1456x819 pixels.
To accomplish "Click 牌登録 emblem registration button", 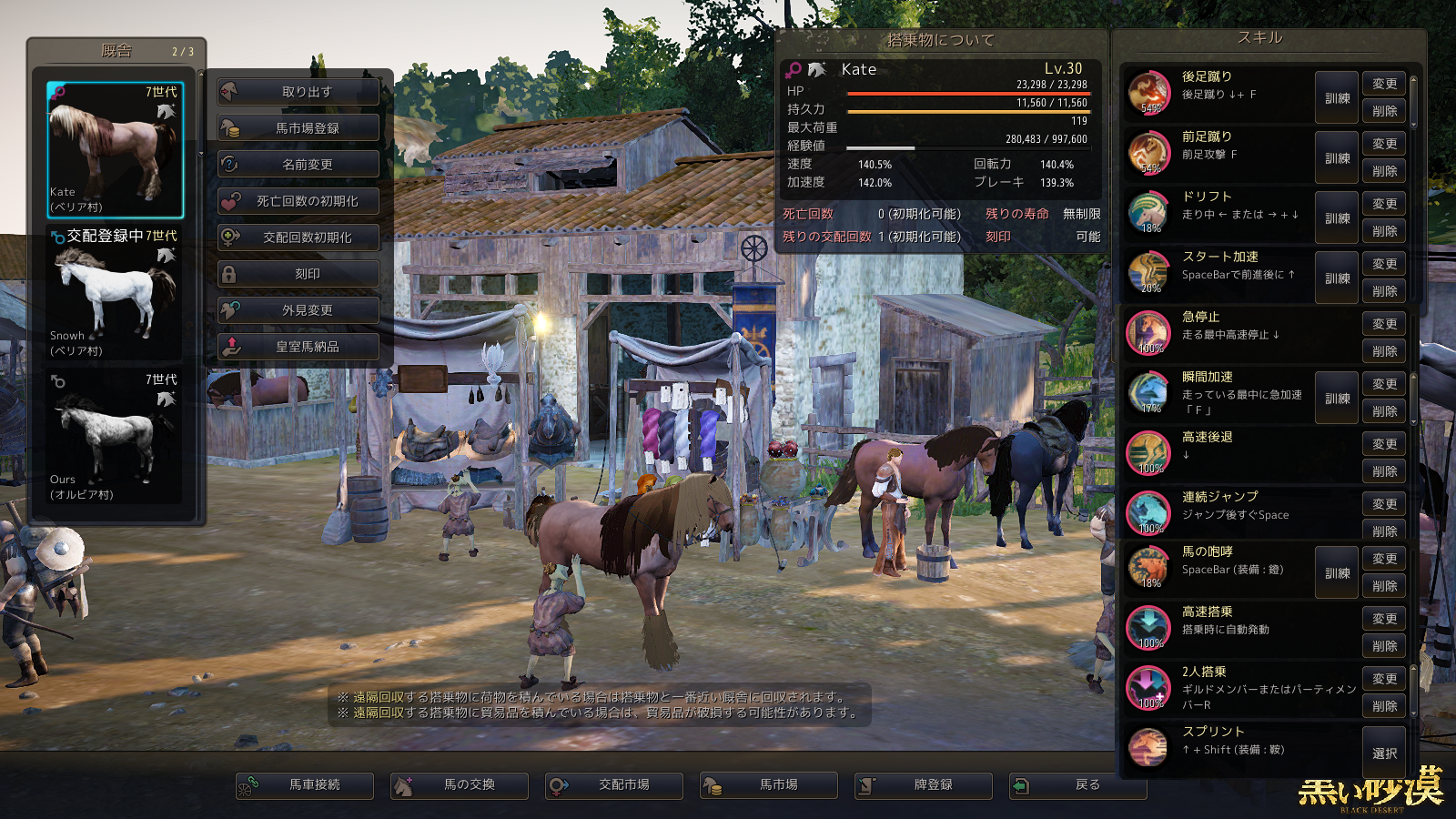I will [x=924, y=784].
